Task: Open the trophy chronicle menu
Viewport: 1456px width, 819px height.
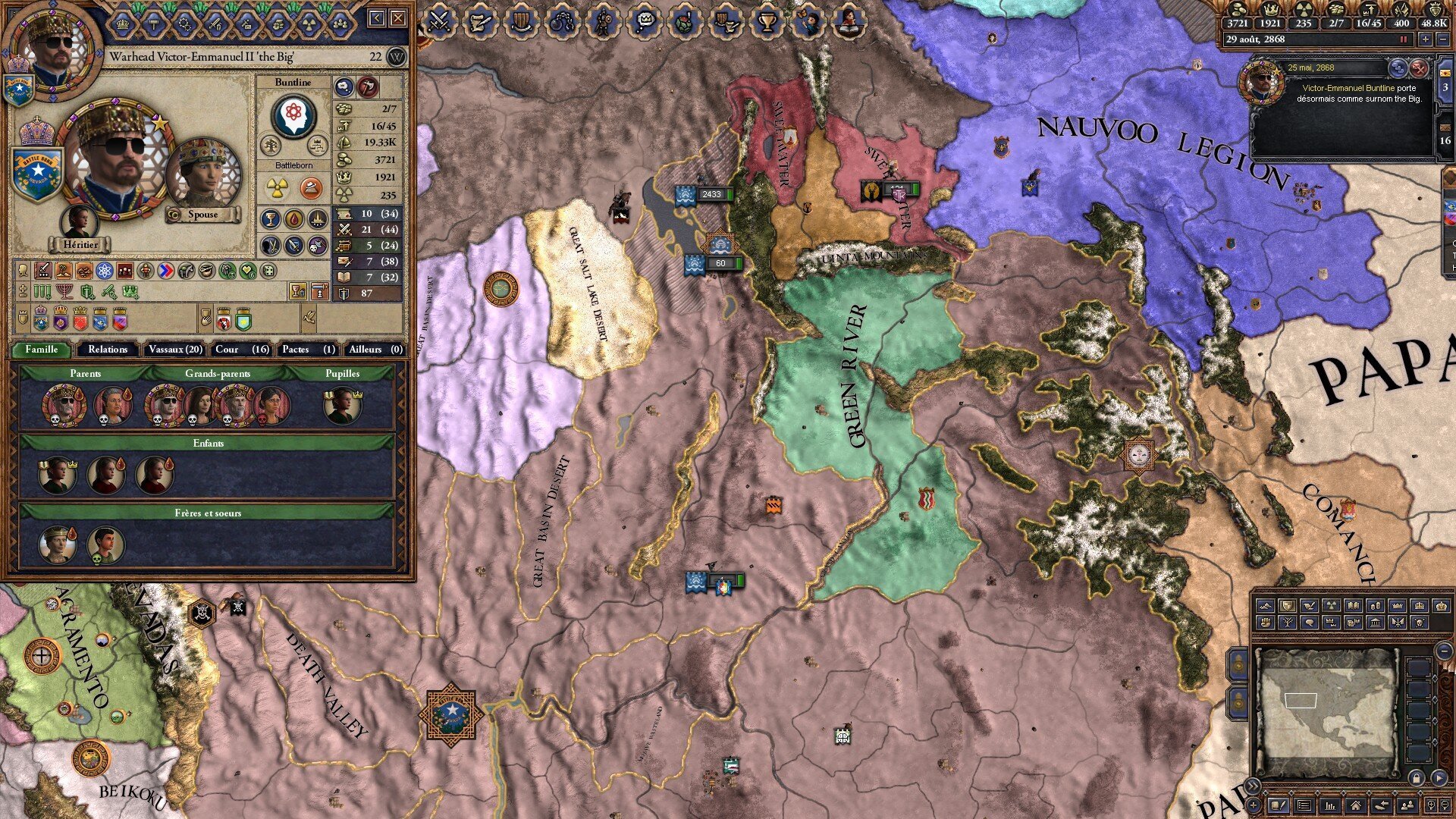Action: pos(767,21)
